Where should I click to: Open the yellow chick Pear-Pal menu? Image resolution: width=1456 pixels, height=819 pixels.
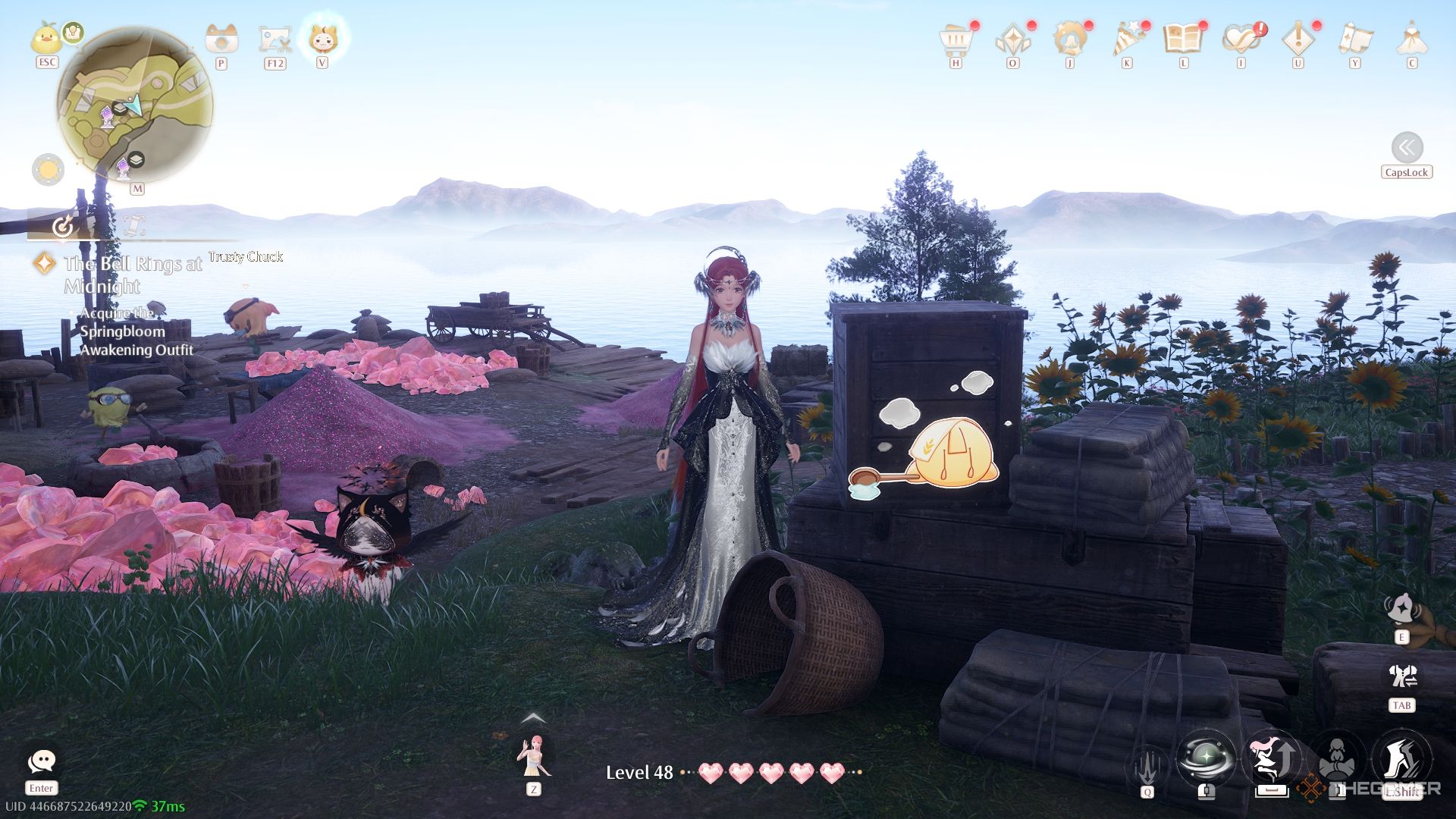click(46, 38)
